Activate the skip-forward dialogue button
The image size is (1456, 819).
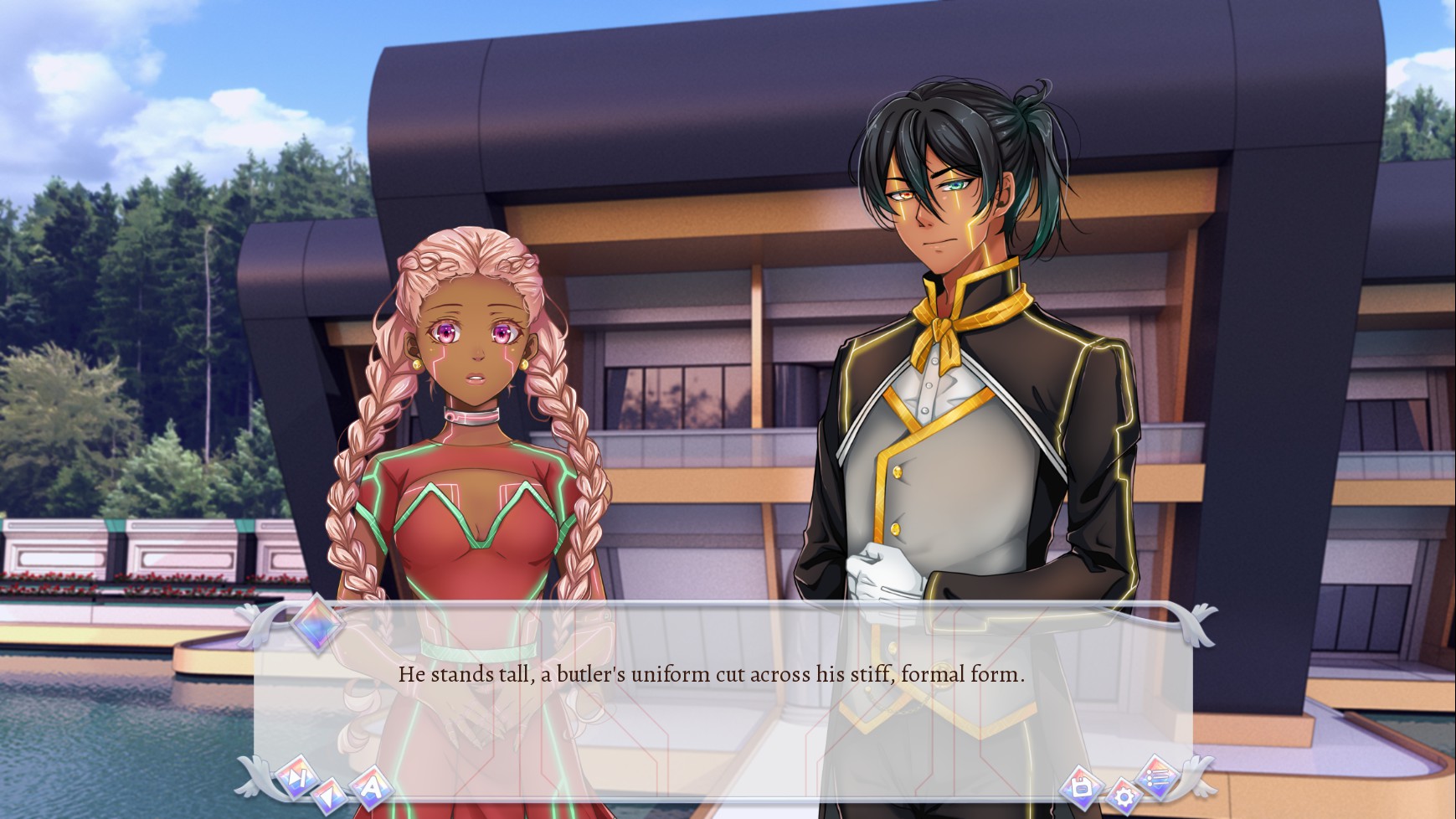[x=295, y=777]
